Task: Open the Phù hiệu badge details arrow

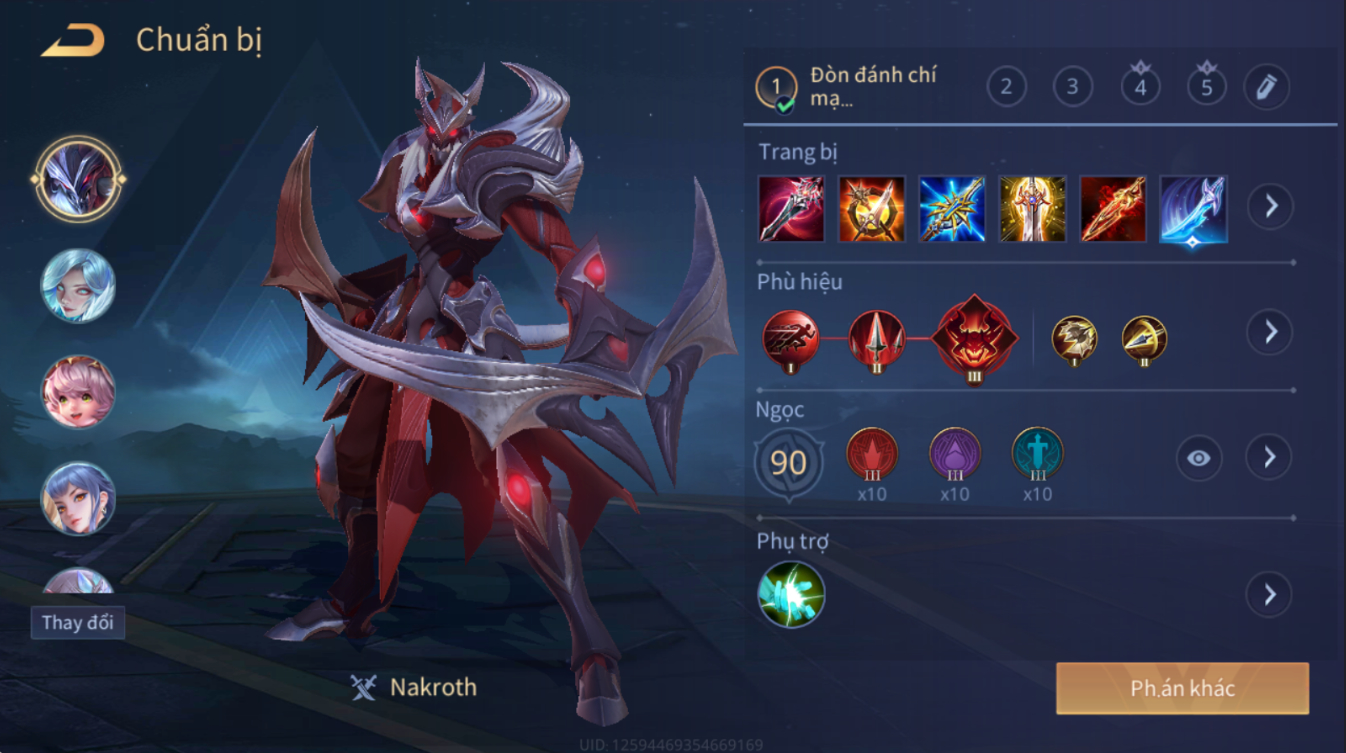Action: (1270, 331)
